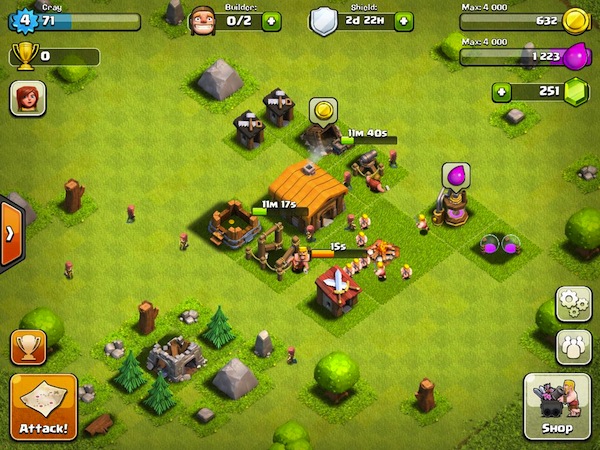This screenshot has height=450, width=600.
Task: Open the trophy leaderboard button above Attack
Action: [28, 348]
